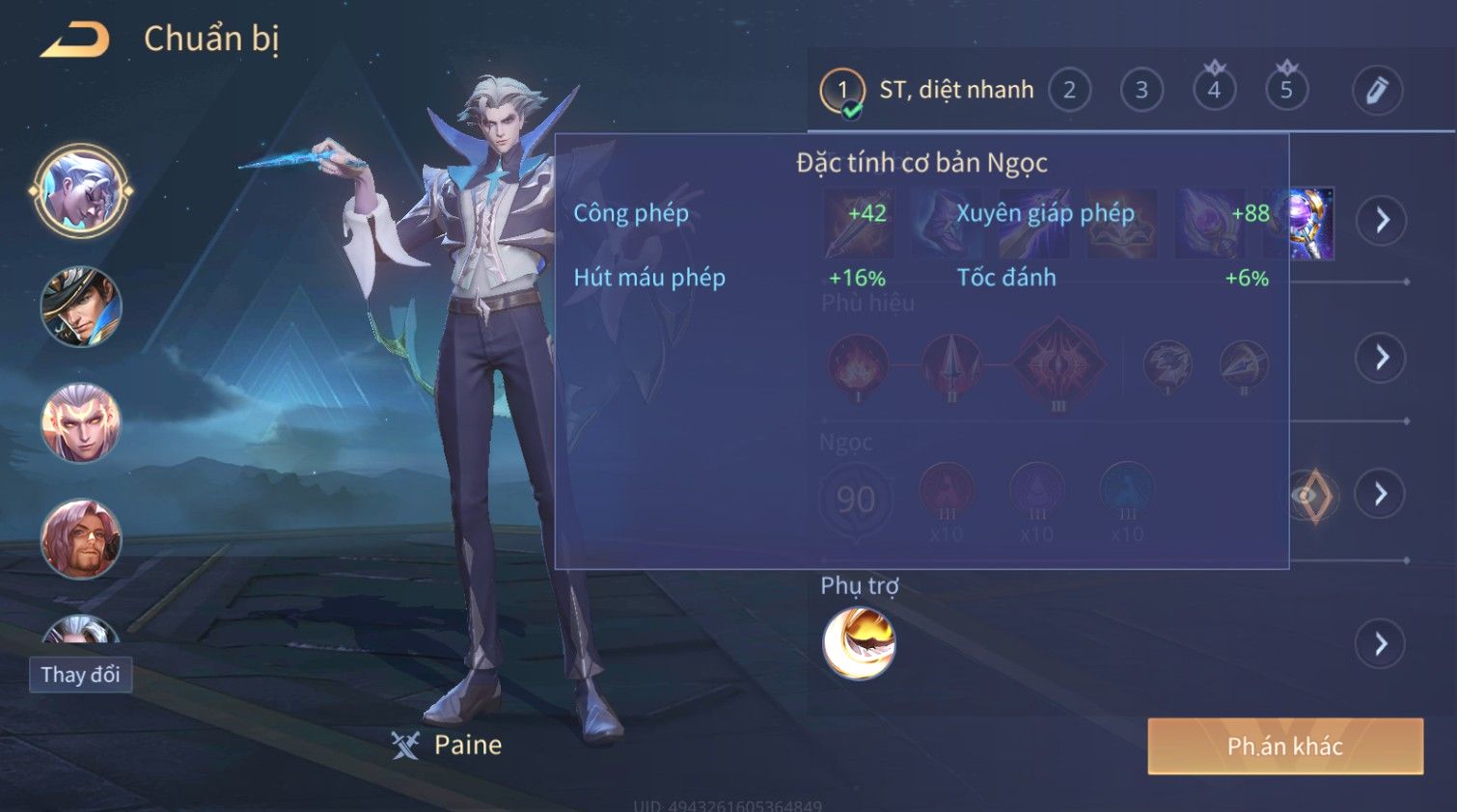Go back using the return arrow
This screenshot has width=1457, height=812.
click(75, 41)
